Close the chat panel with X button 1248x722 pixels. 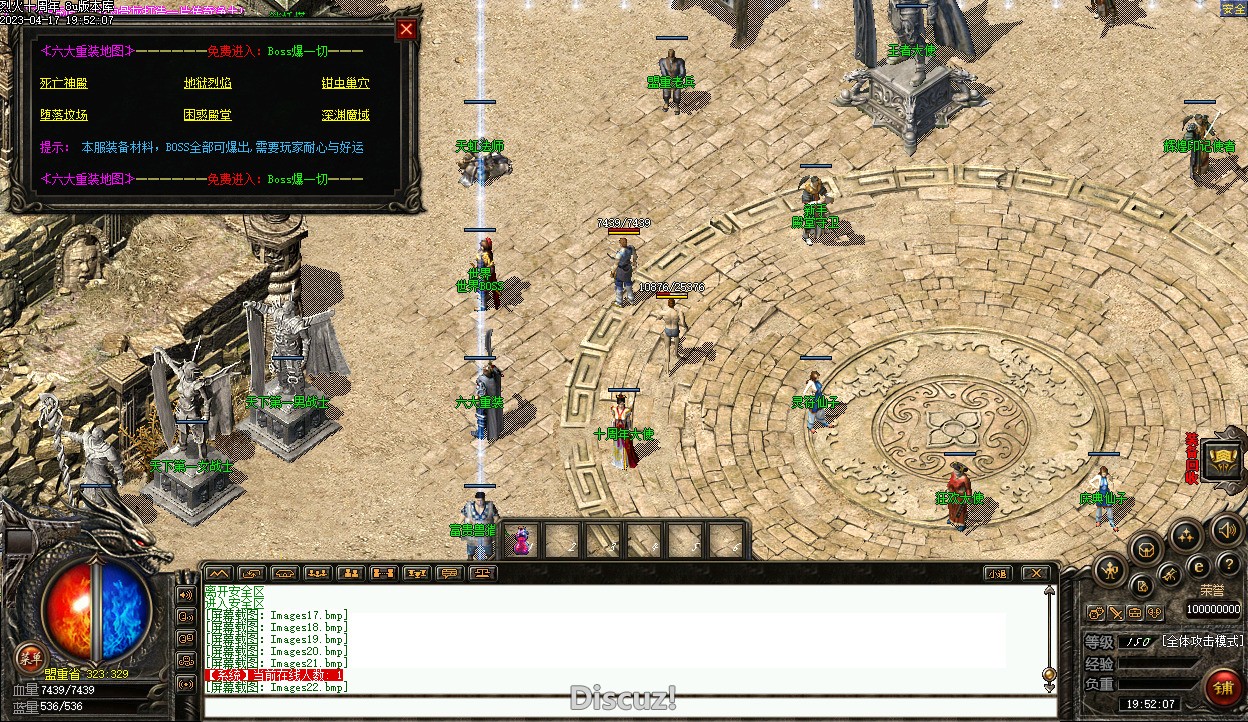(1034, 573)
